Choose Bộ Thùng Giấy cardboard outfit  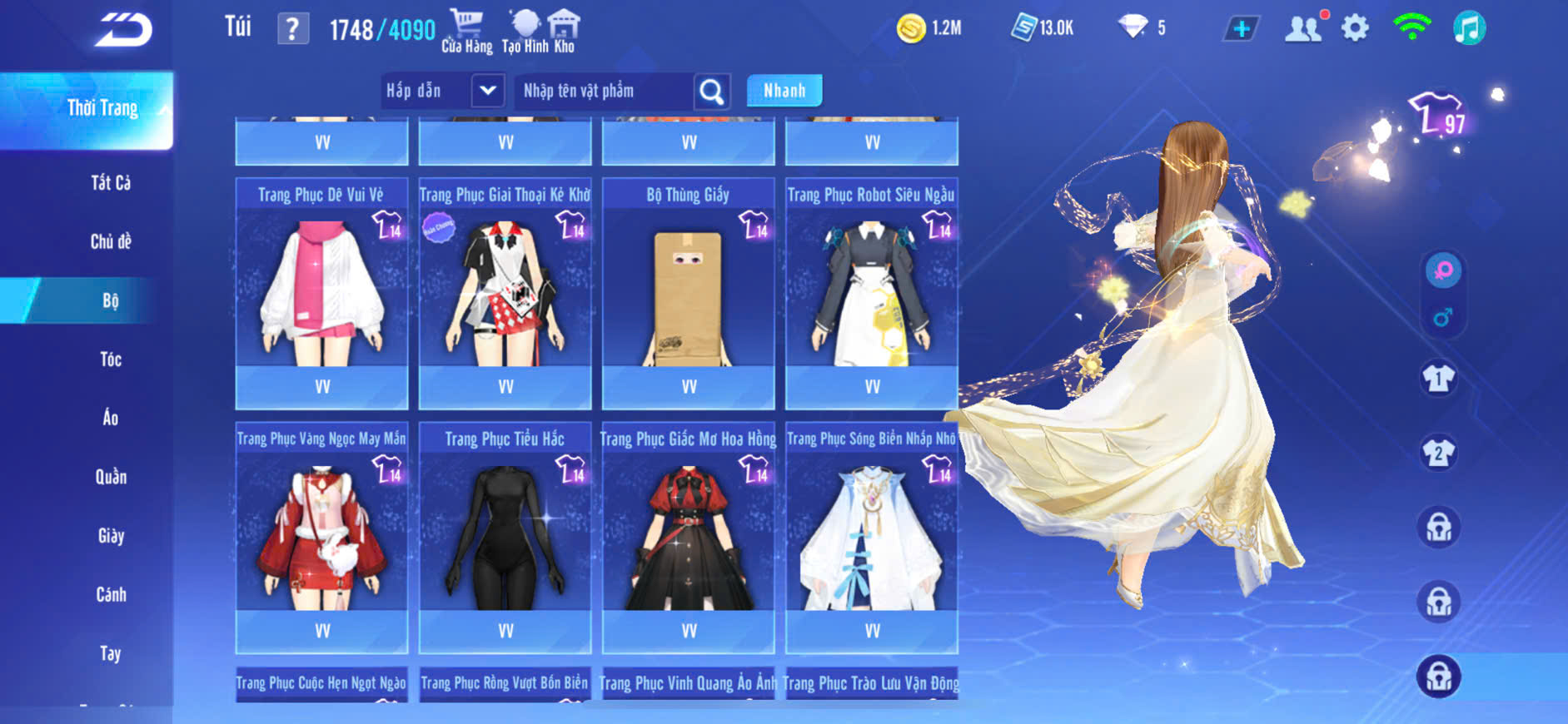pos(688,288)
